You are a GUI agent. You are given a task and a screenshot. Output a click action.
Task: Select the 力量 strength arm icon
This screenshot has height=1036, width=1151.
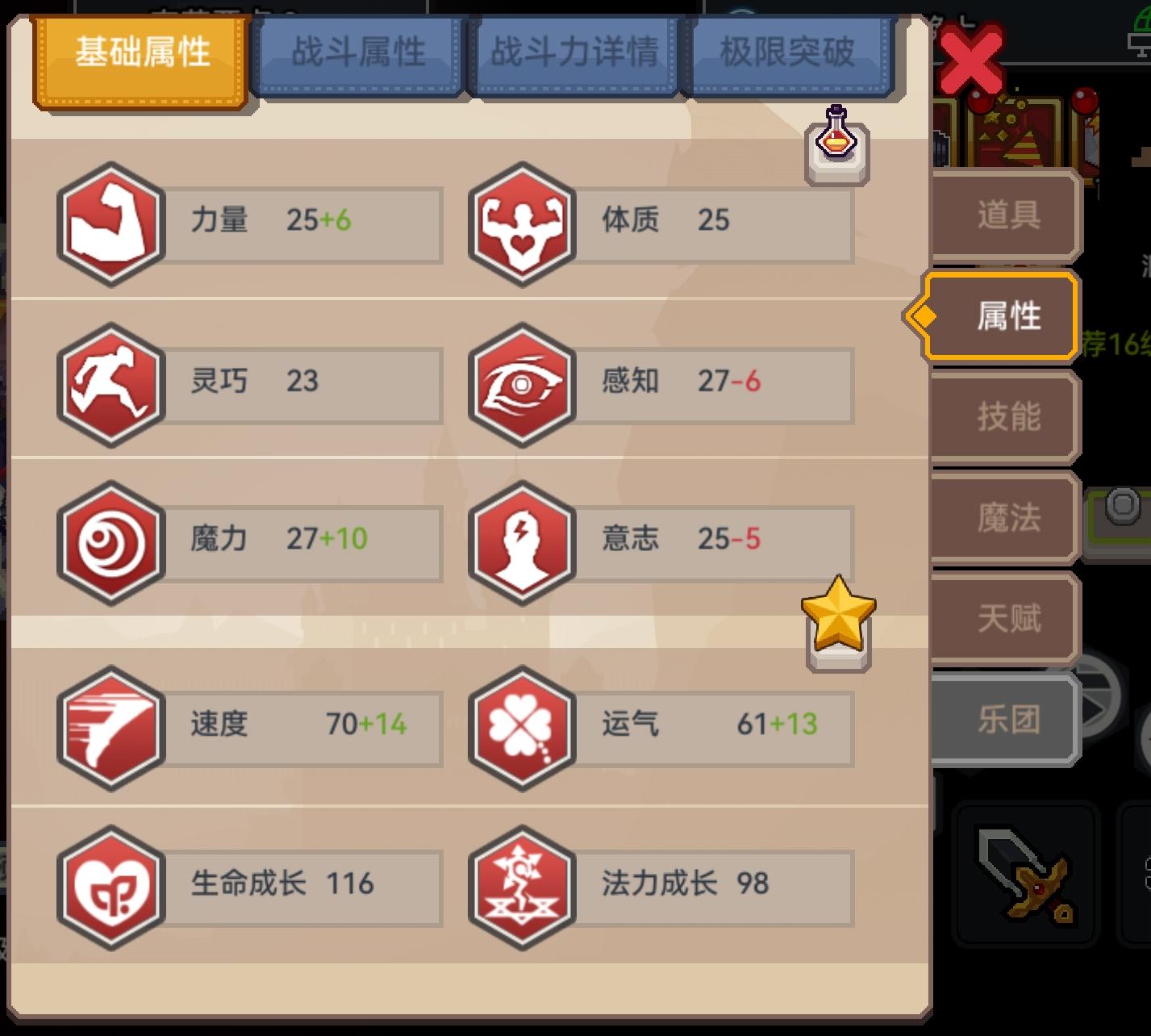pos(111,225)
